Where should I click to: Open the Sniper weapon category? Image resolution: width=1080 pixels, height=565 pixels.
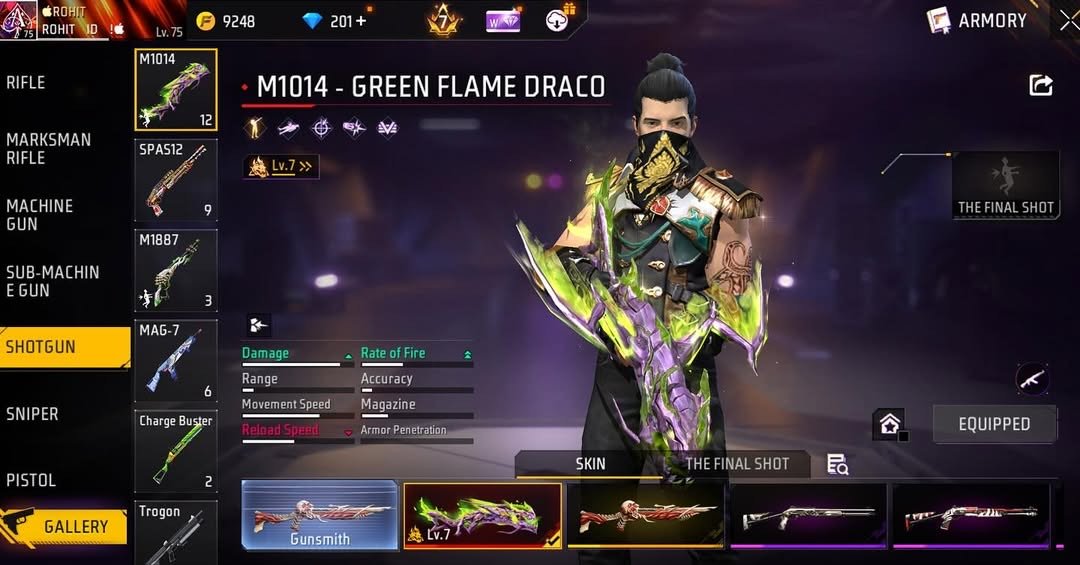[33, 414]
